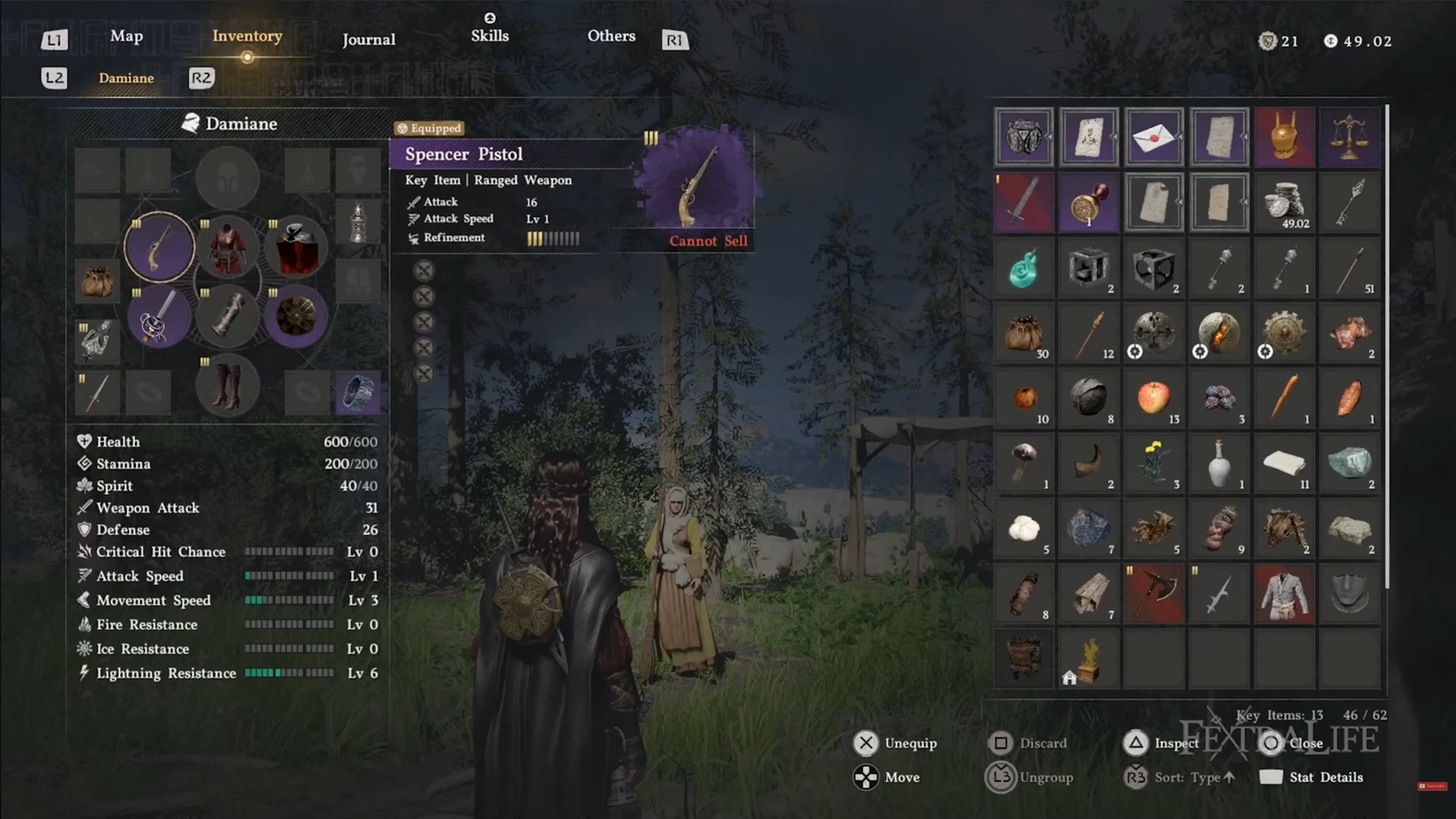Click the coin pouch showing 49.02
Screen dimensions: 1456x819
tap(1285, 201)
